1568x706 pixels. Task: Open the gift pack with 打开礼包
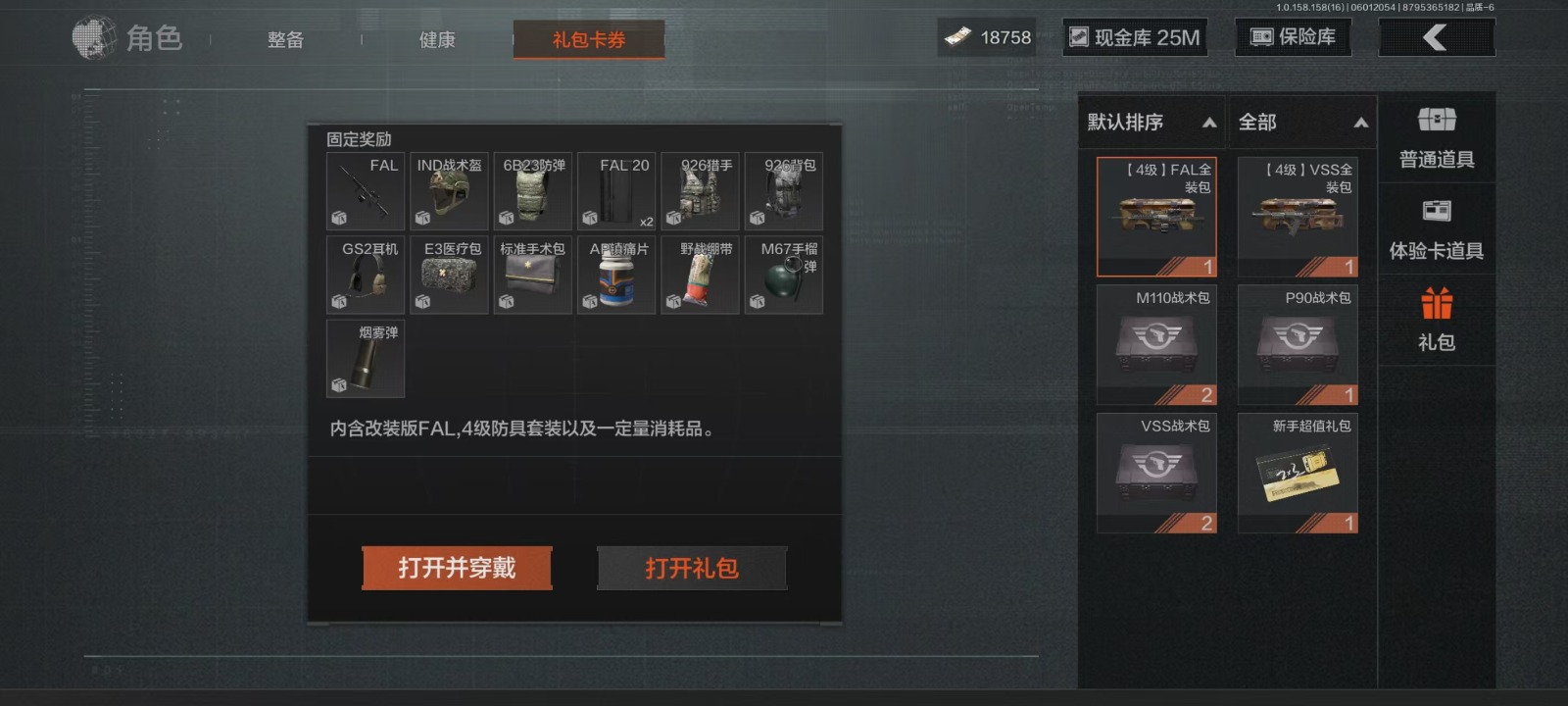pos(692,568)
